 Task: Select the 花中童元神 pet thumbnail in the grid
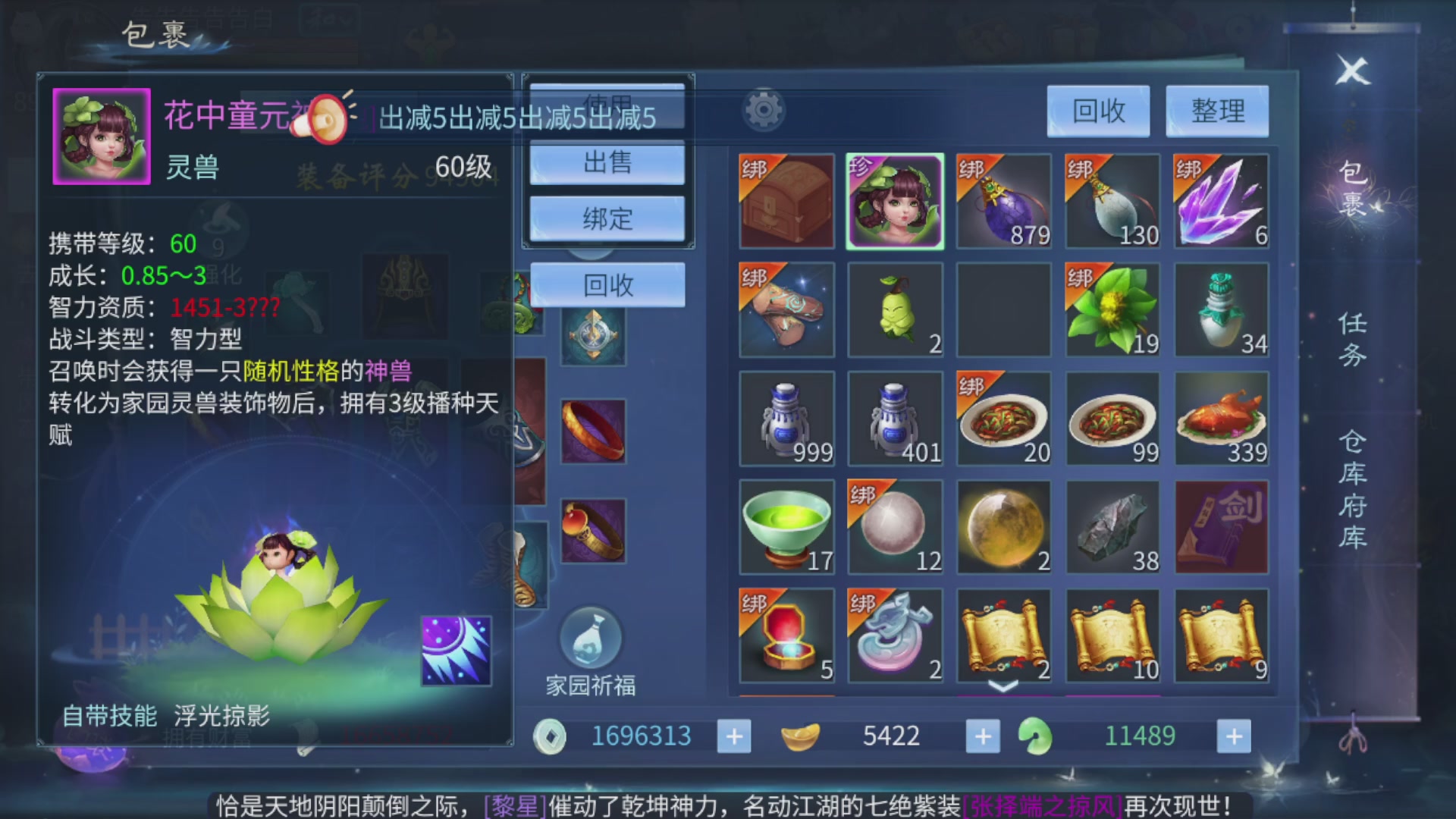pos(895,201)
